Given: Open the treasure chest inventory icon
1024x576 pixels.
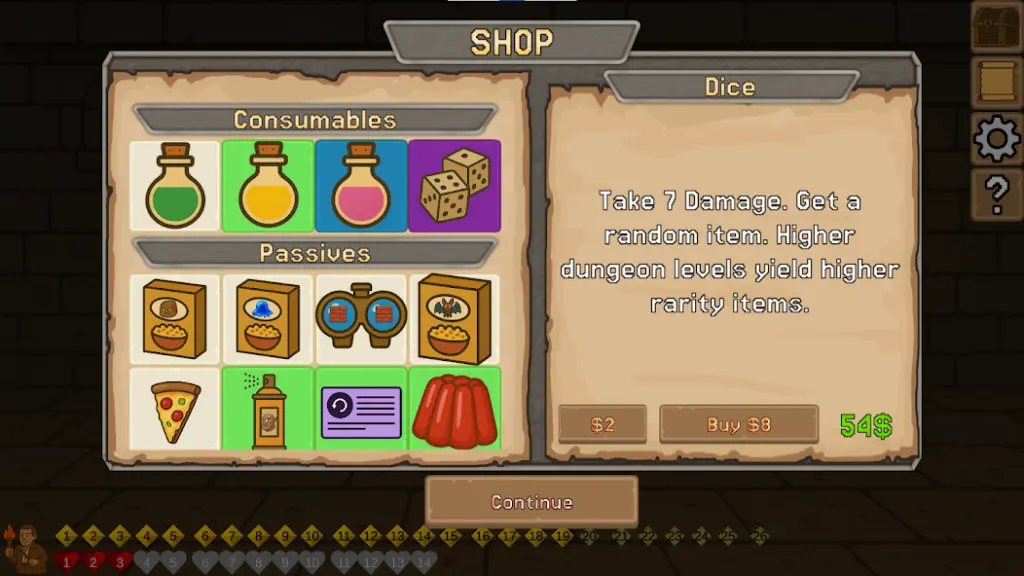Looking at the screenshot, I should point(997,27).
